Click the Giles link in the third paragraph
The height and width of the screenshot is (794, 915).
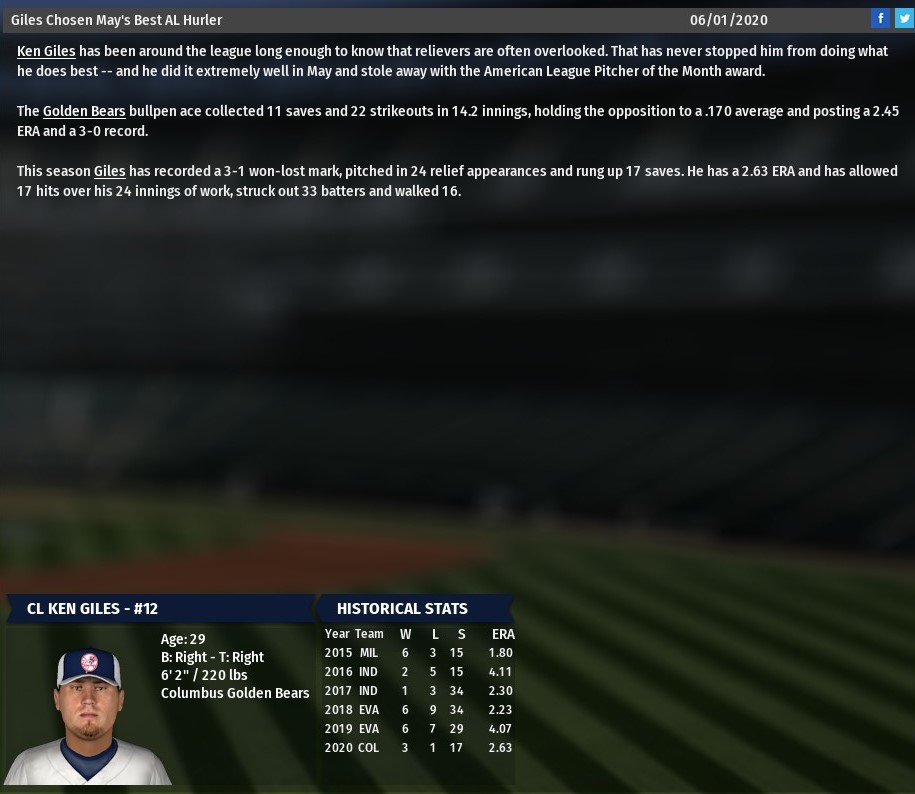[109, 171]
